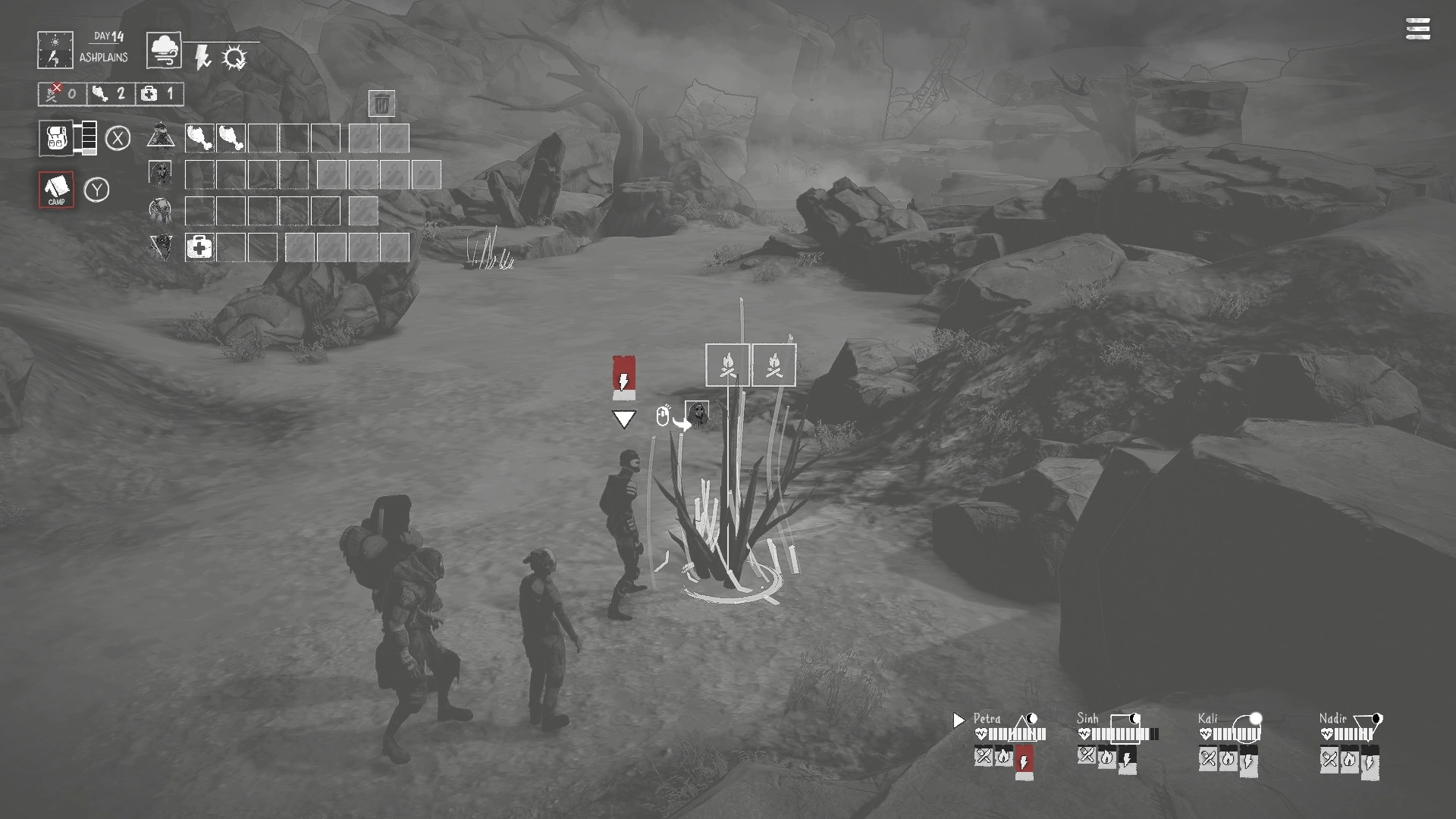Click the square-framed hooded portrait in inventory
Screen dimensions: 1456x819
160,174
